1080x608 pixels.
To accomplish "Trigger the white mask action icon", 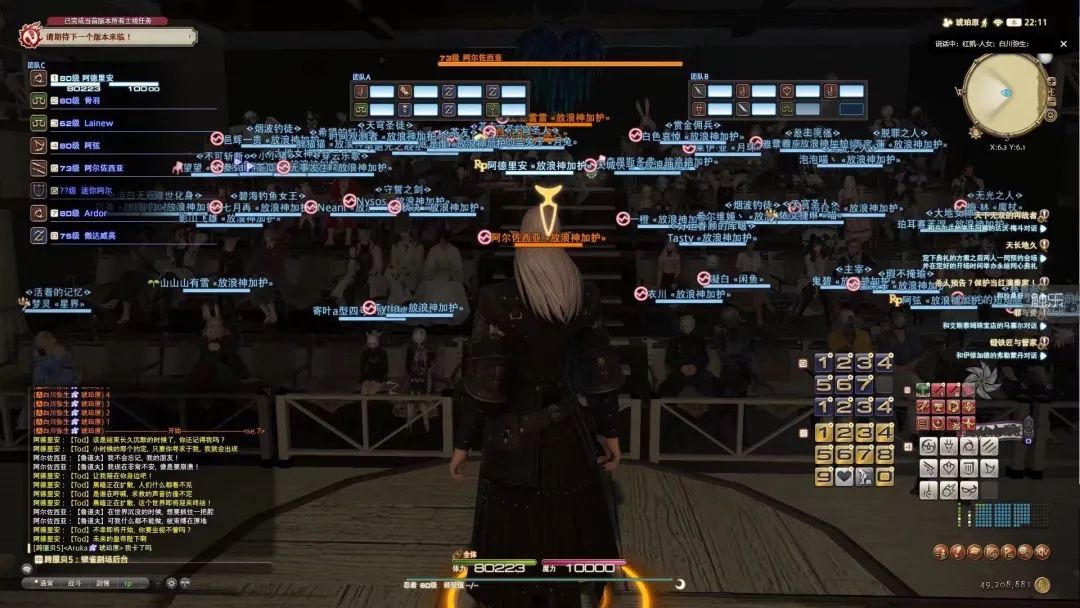I will pos(968,491).
